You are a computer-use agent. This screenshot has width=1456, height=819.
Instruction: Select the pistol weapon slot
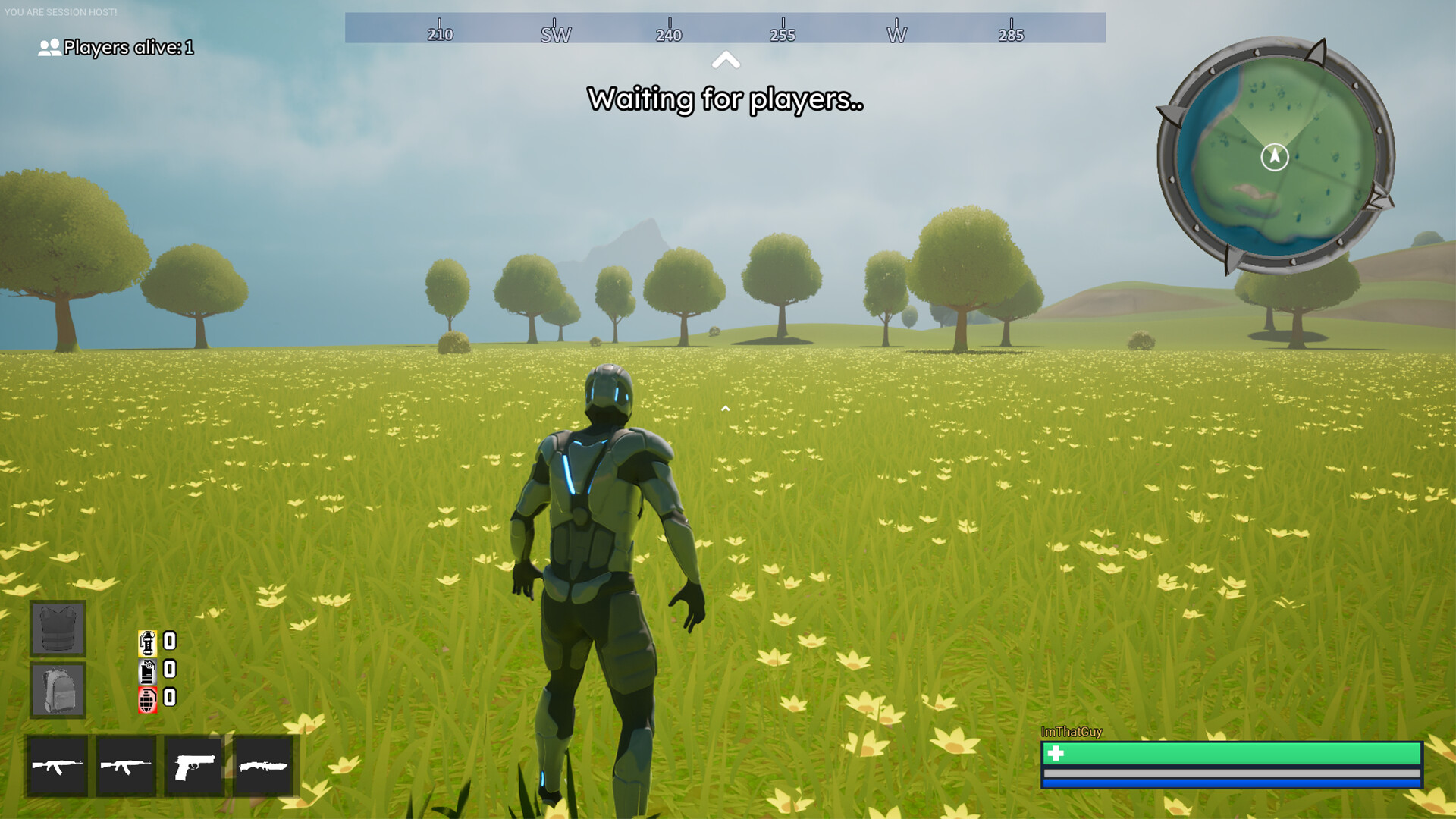point(194,767)
